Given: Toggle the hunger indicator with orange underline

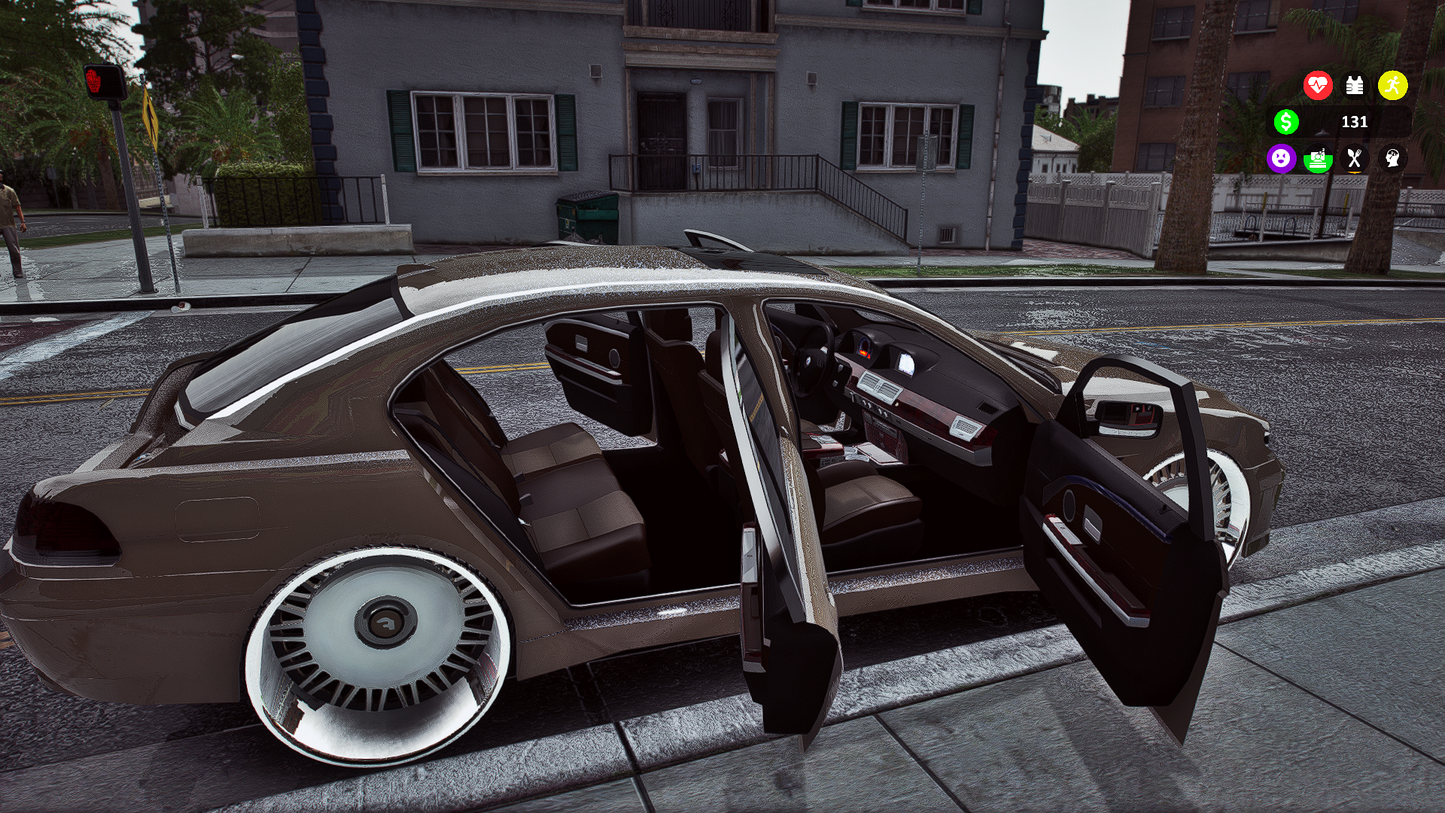Looking at the screenshot, I should 1354,159.
